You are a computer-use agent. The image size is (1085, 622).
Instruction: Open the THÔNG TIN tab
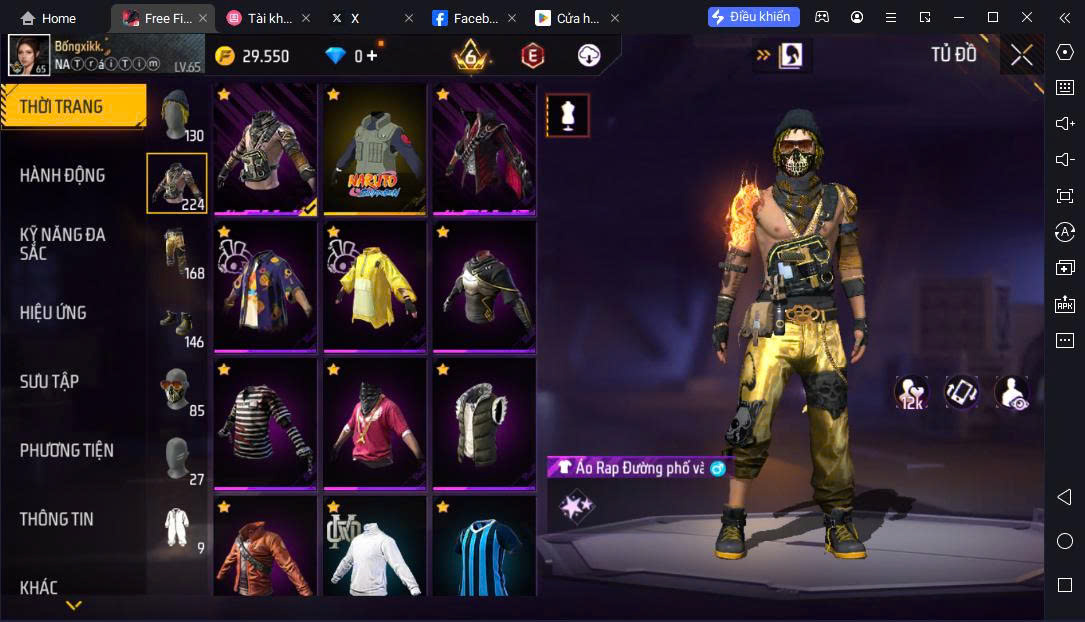point(56,519)
